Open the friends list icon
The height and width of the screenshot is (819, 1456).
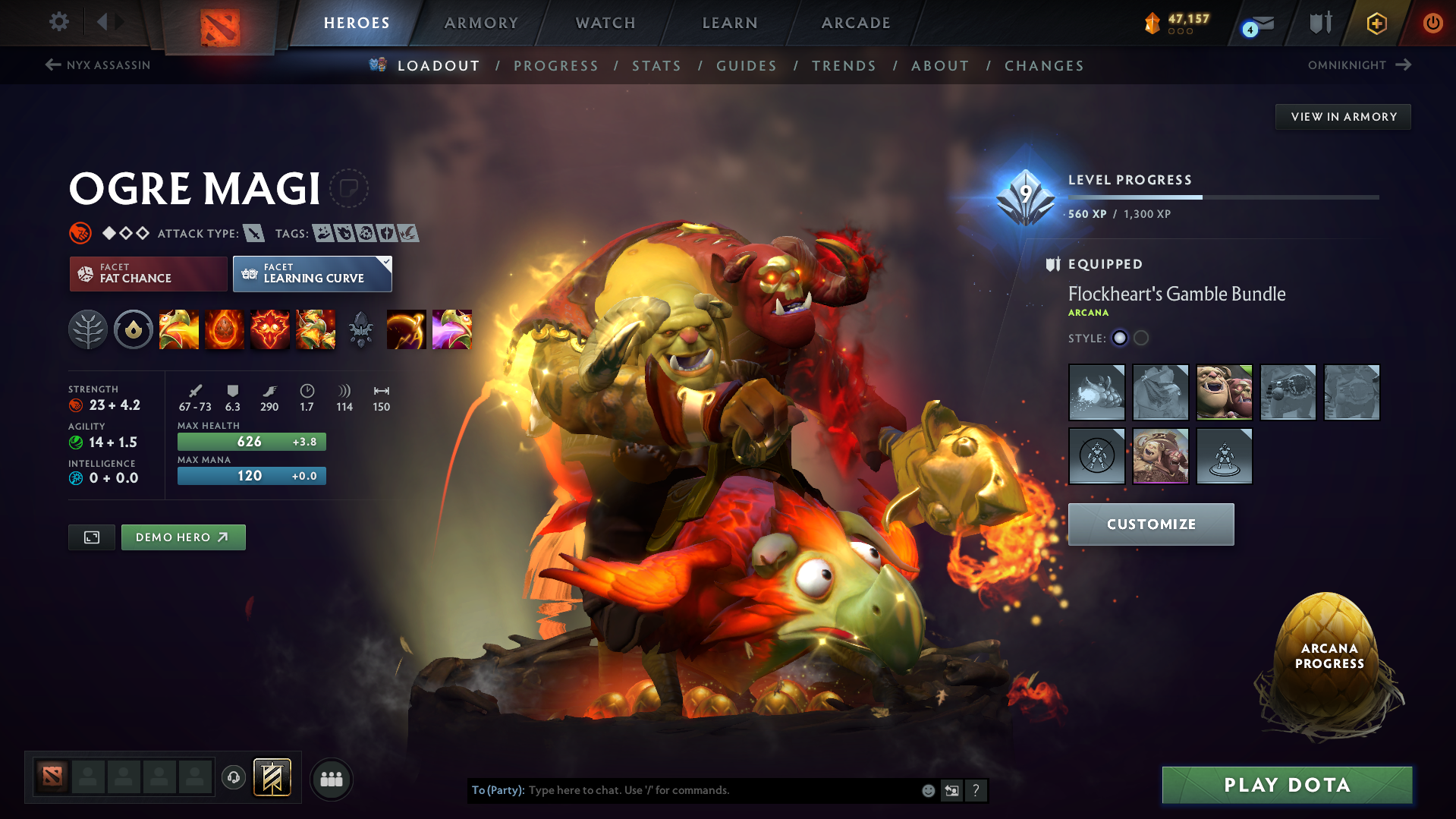click(x=332, y=780)
